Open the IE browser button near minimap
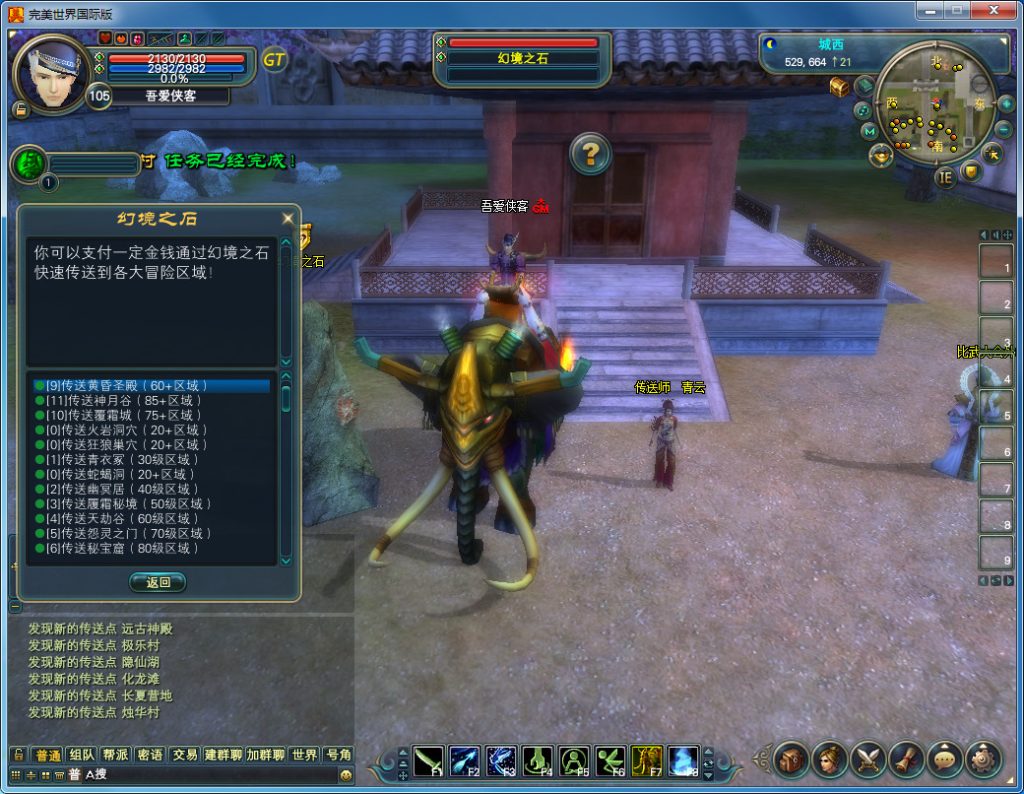This screenshot has height=794, width=1024. tap(945, 178)
